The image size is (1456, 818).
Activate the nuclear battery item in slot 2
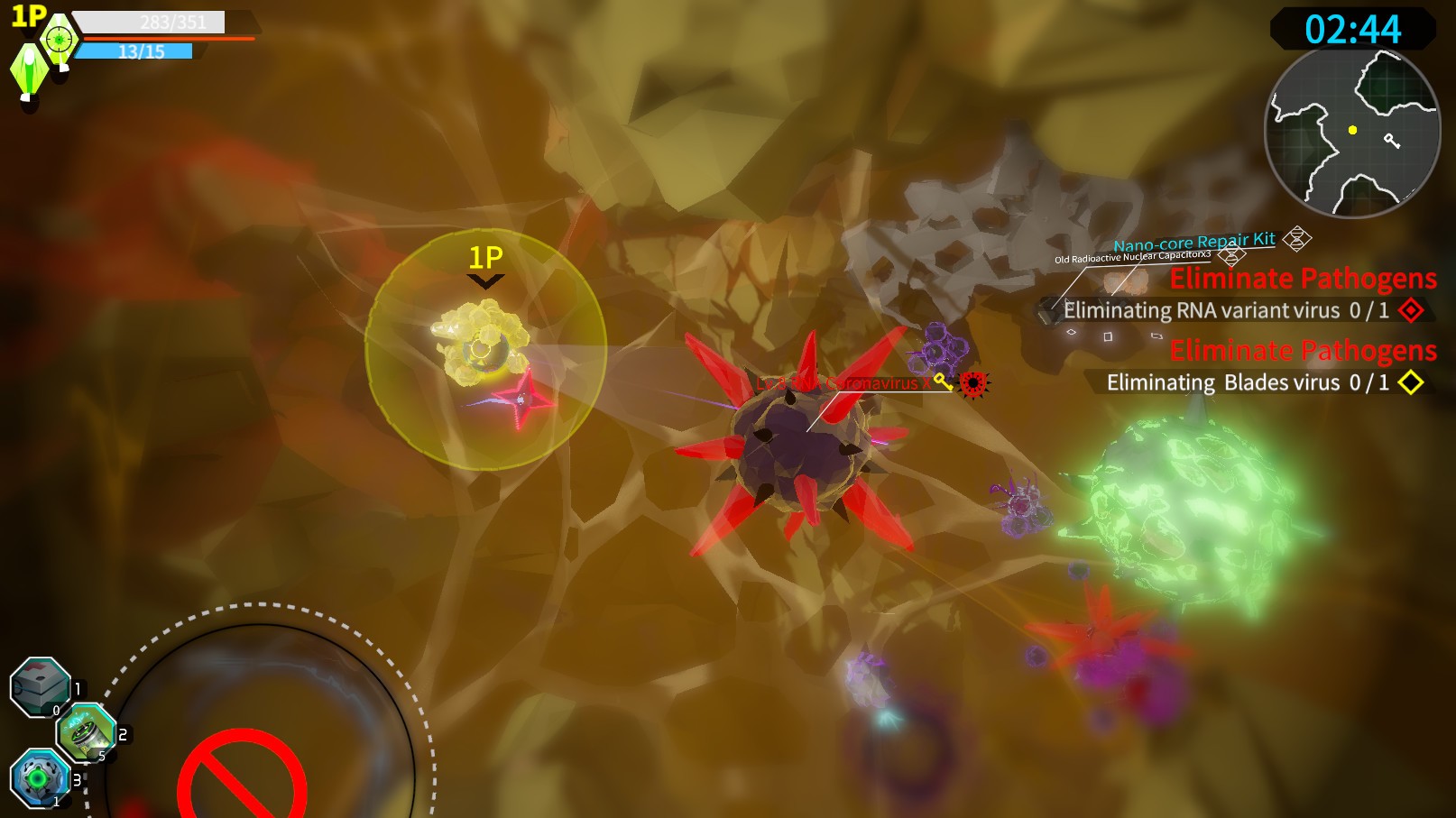point(86,732)
